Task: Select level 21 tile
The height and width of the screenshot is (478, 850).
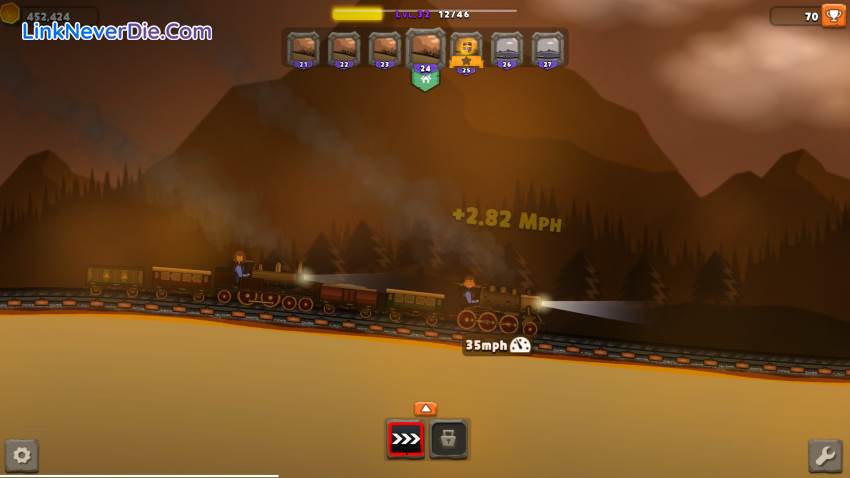Action: pos(303,49)
